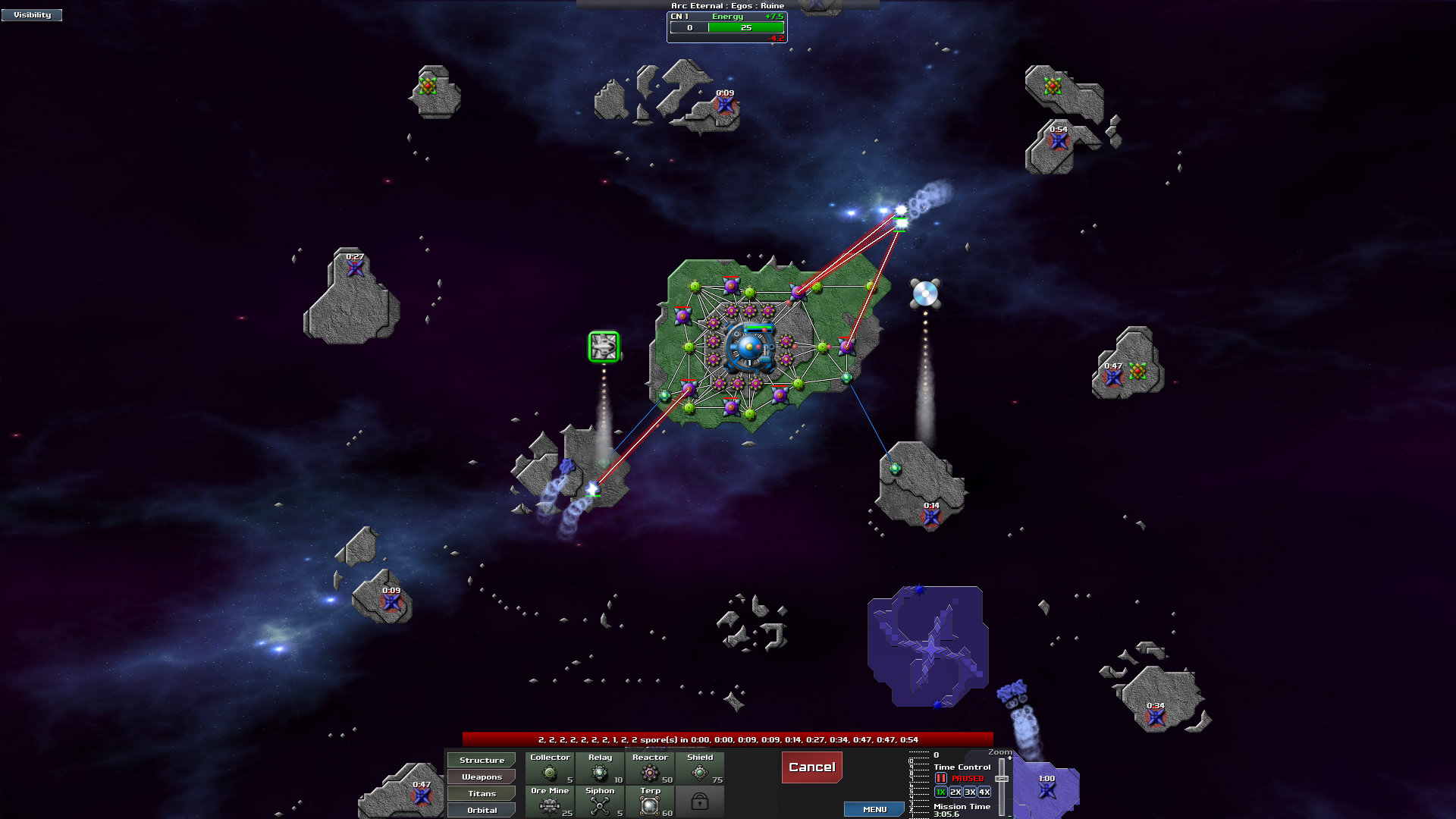The image size is (1456, 819).
Task: Show the Orbital build category
Action: click(x=482, y=810)
